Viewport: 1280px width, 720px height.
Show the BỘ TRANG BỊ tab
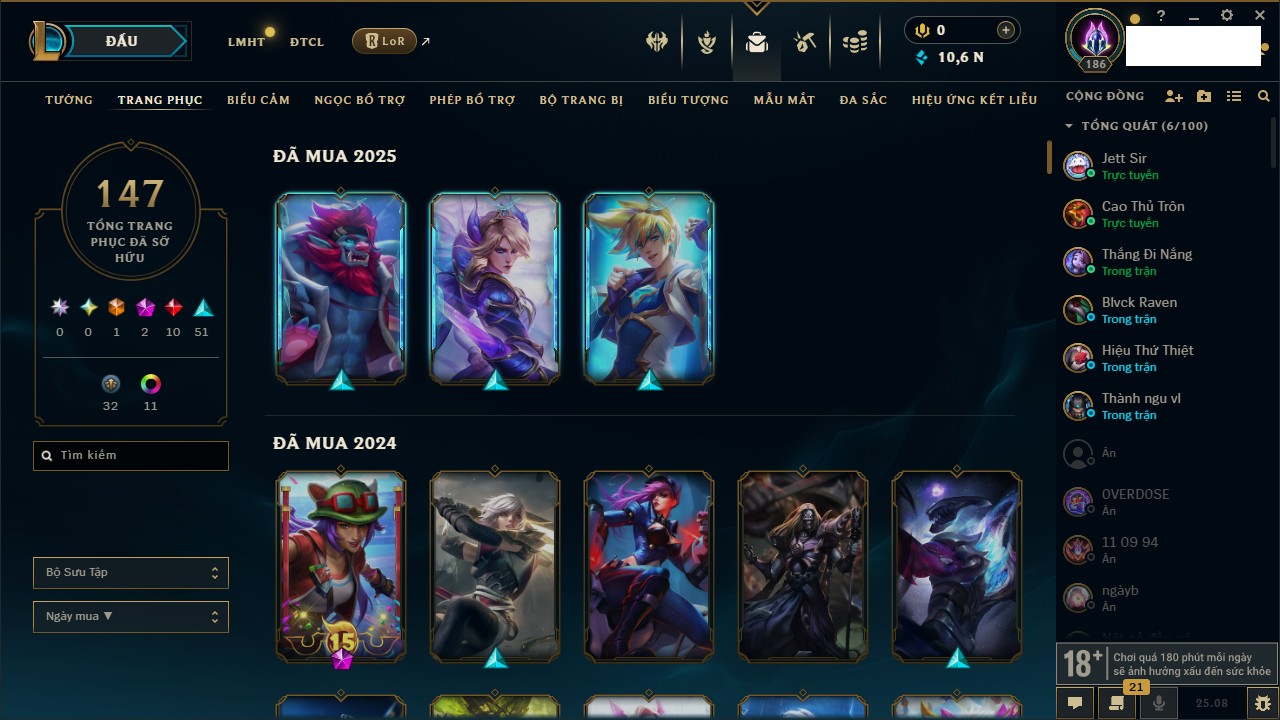point(581,100)
